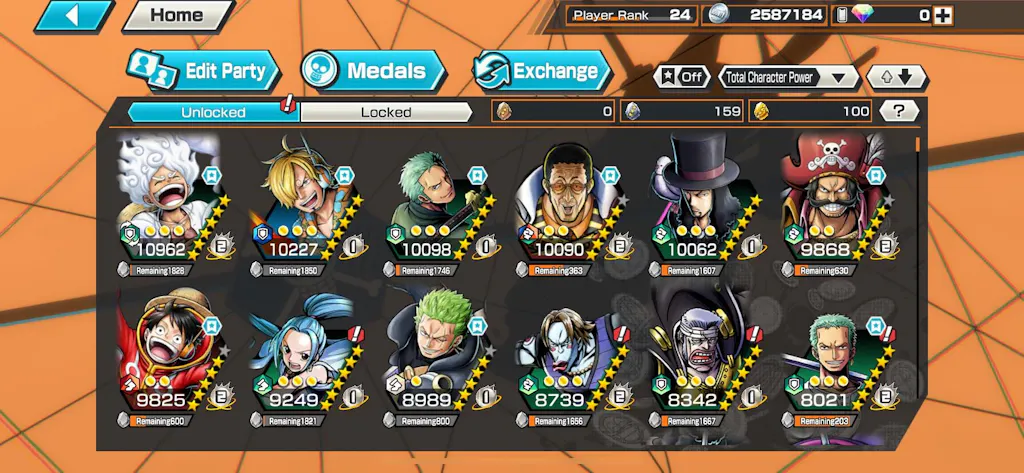Screen dimensions: 1024x473
Task: Switch to the Locked tab
Action: pyautogui.click(x=386, y=112)
